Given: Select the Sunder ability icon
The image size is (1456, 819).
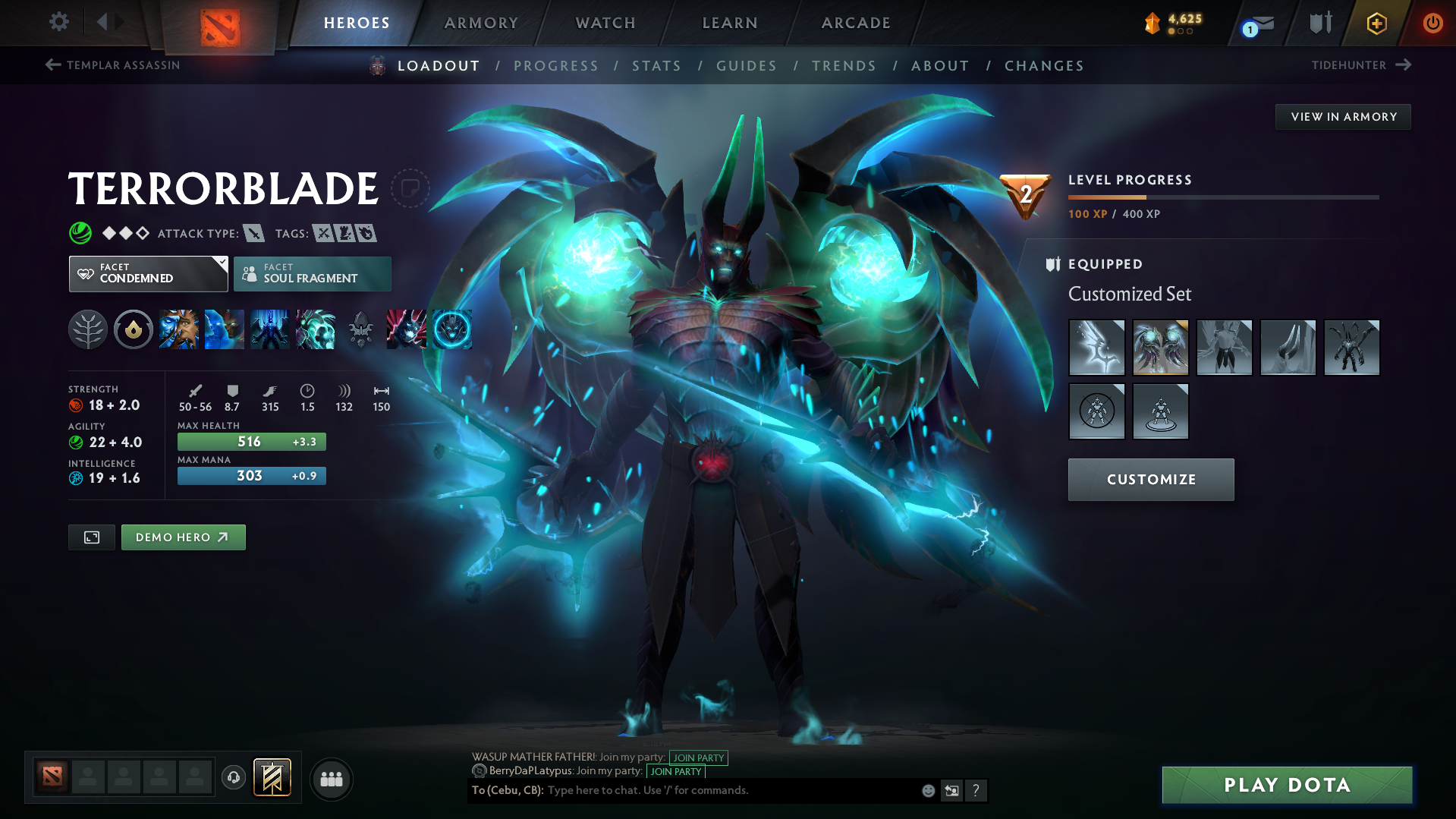Looking at the screenshot, I should pyautogui.click(x=316, y=329).
